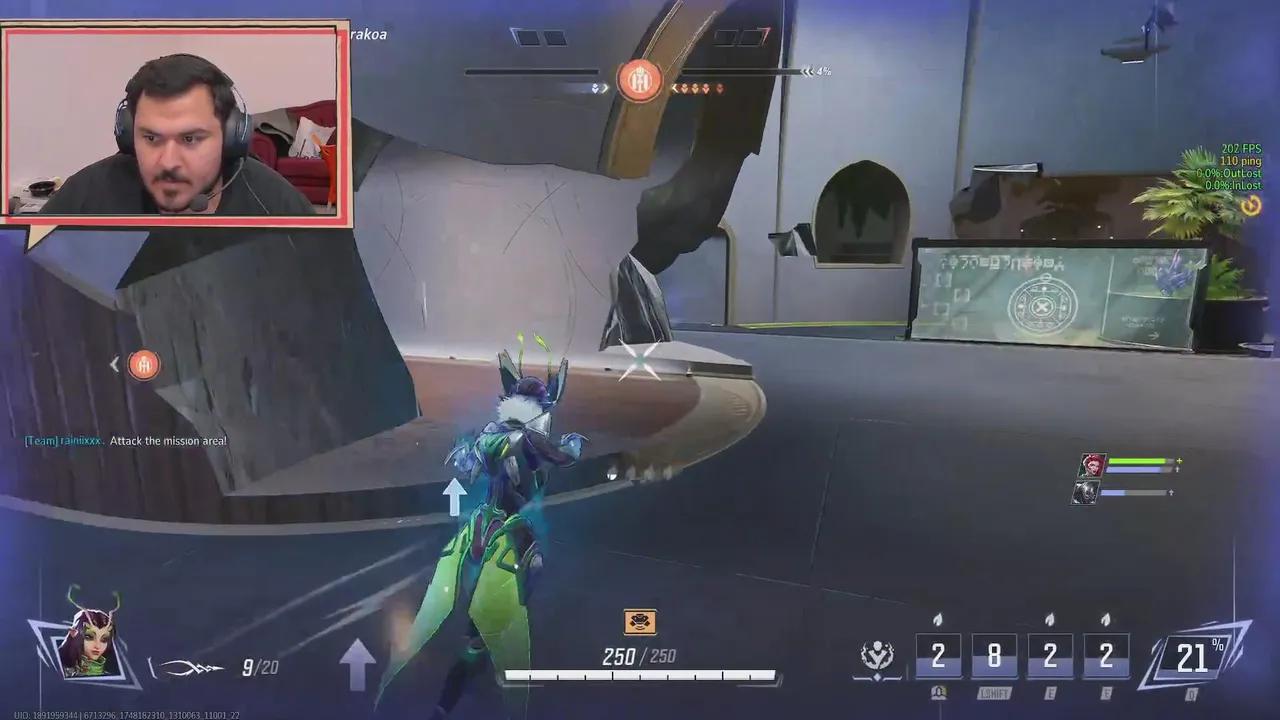Click the ammo reserve bar under 250/250

(640, 677)
